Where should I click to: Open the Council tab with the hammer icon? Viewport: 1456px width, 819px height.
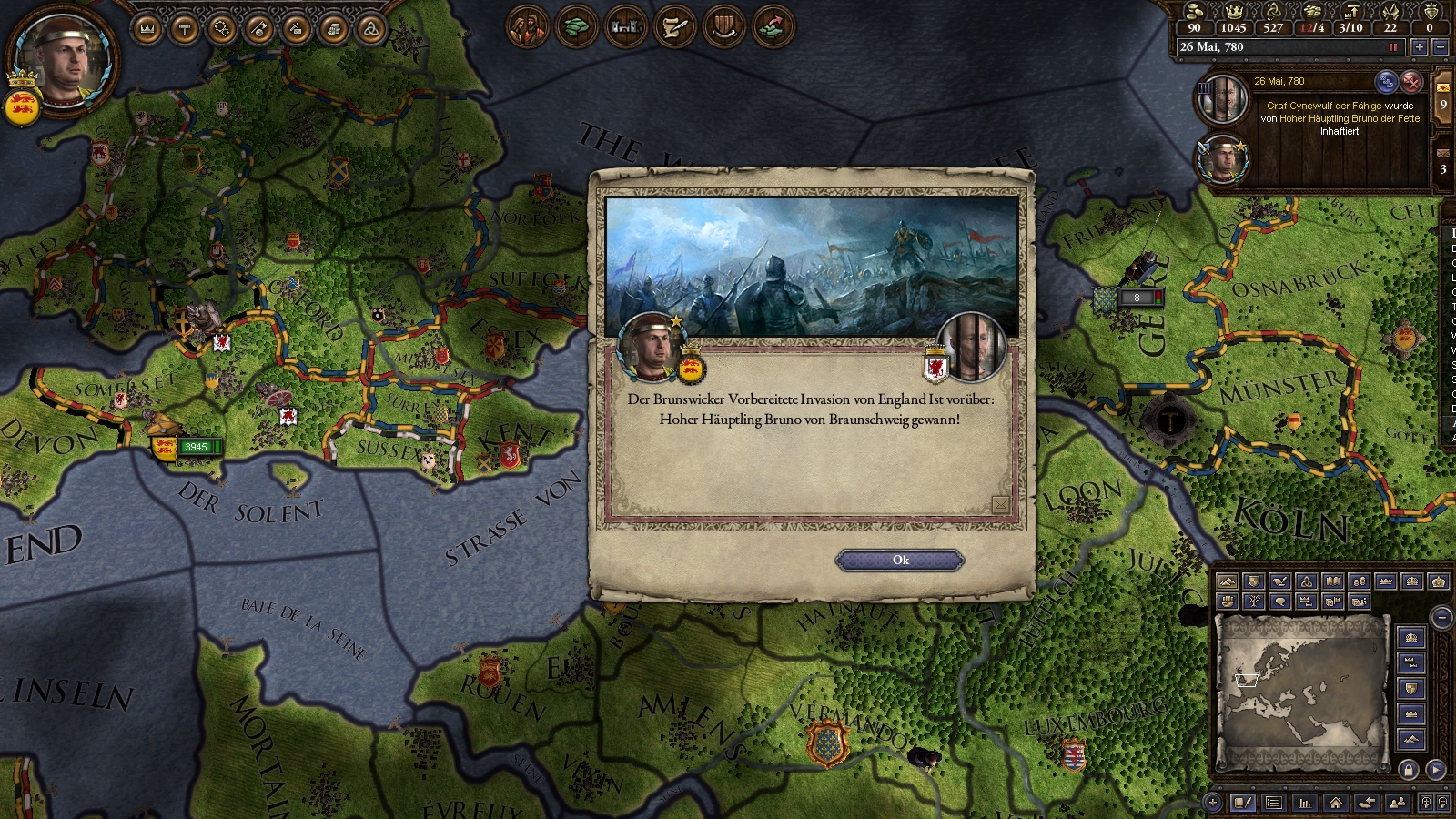click(185, 29)
